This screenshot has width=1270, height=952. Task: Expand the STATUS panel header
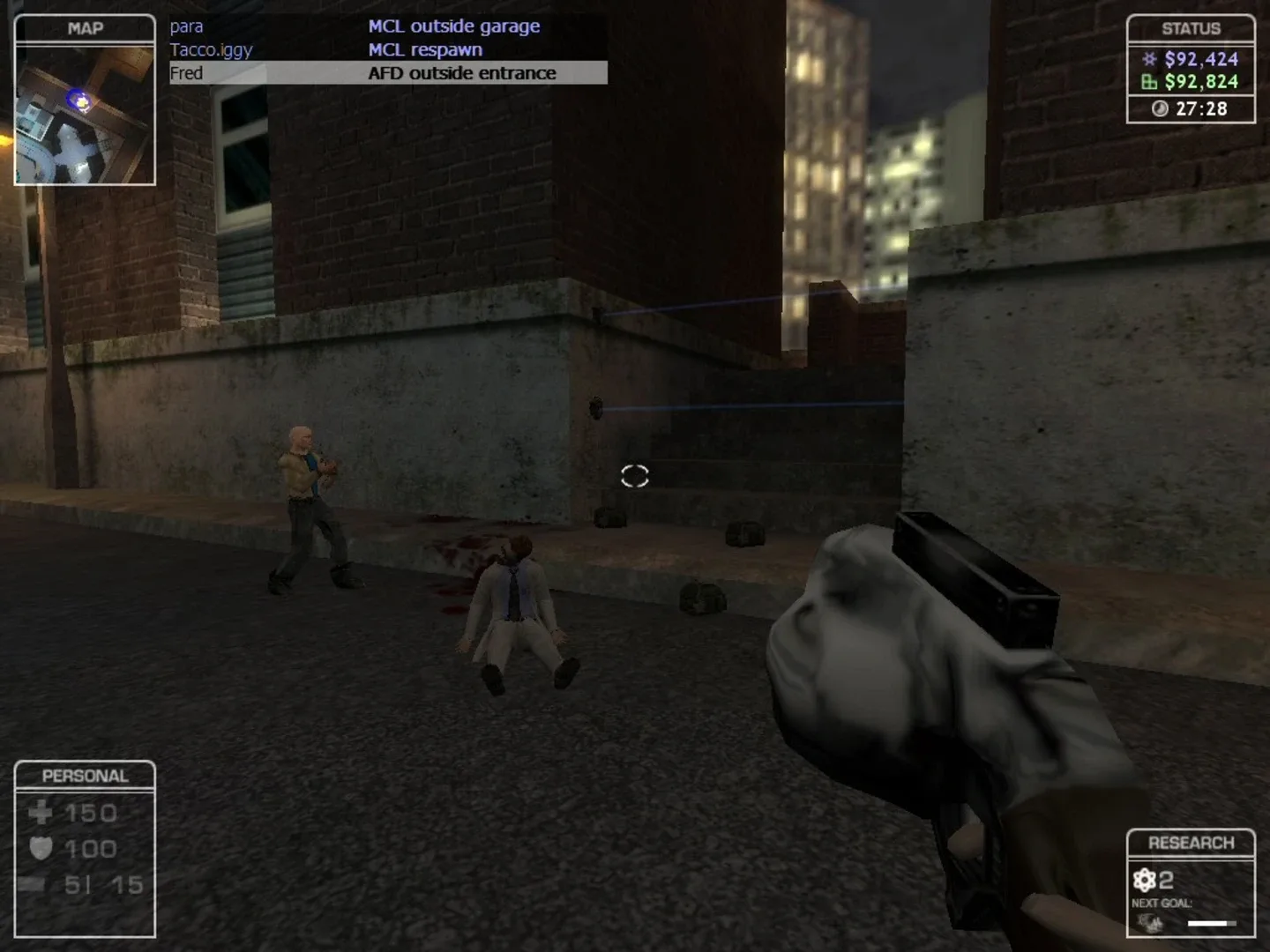(1192, 27)
